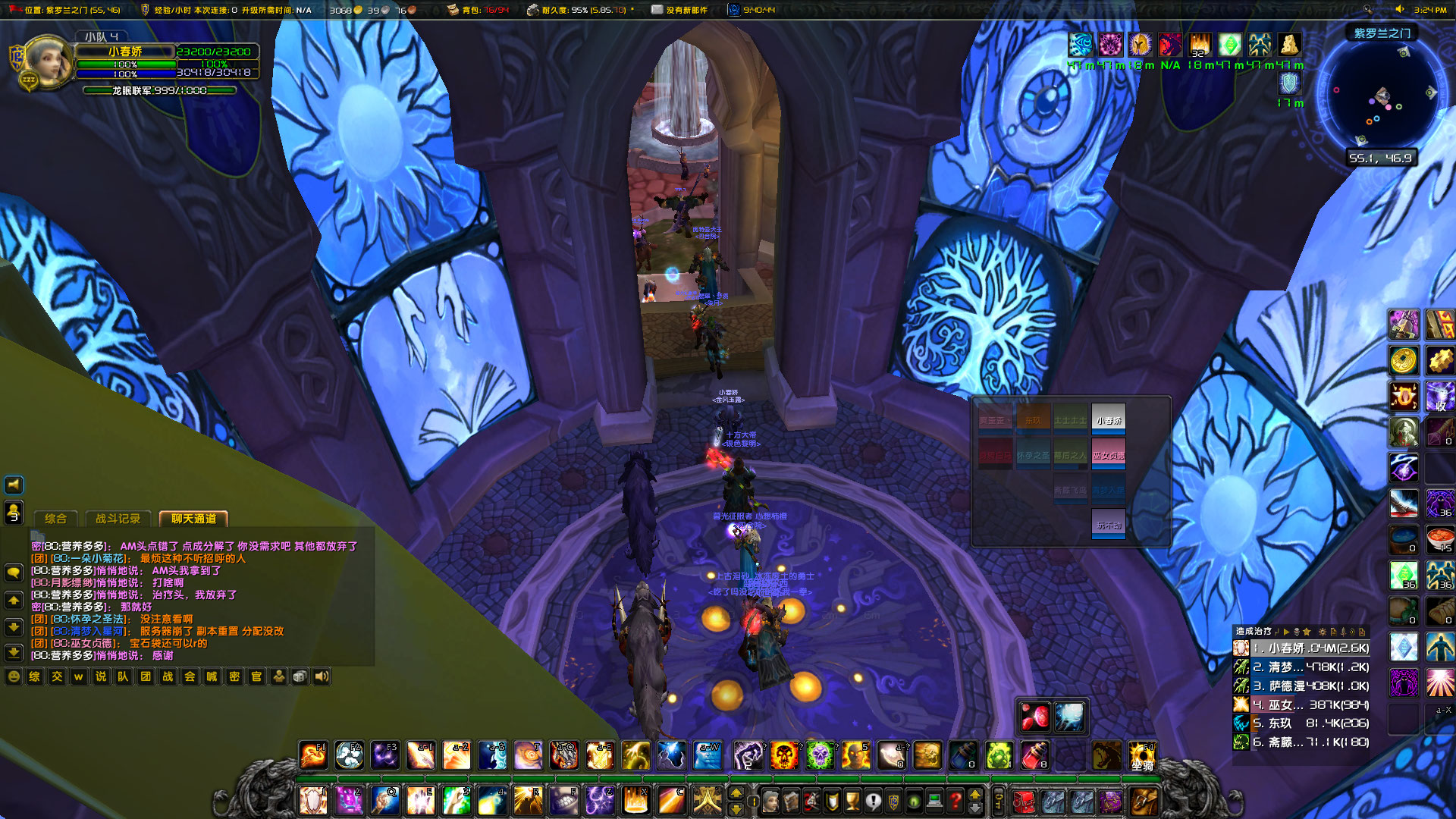This screenshot has height=819, width=1456.
Task: Click the star icon in the healing meter header
Action: coord(1307,632)
